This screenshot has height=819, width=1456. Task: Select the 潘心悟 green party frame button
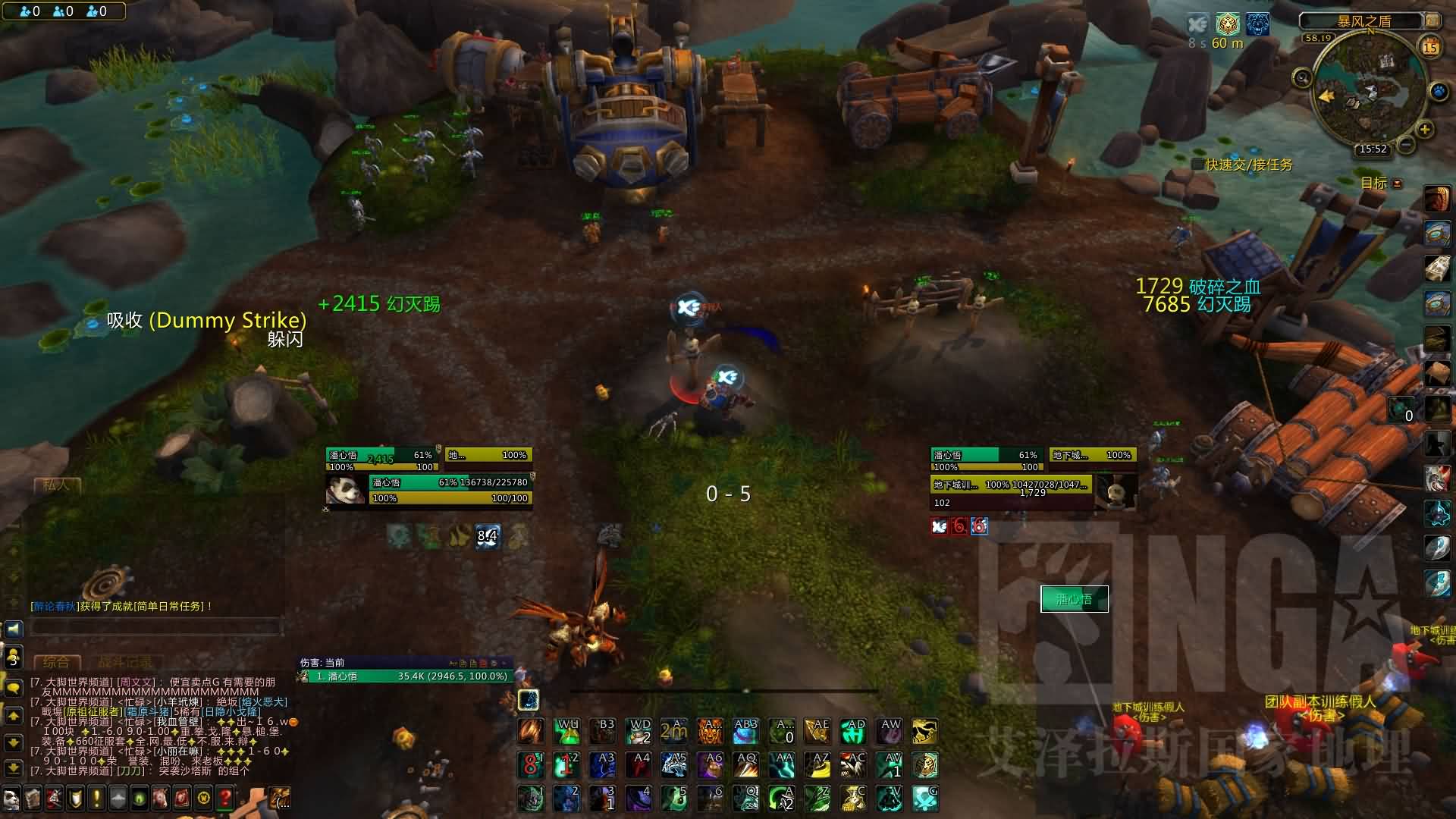point(1074,599)
